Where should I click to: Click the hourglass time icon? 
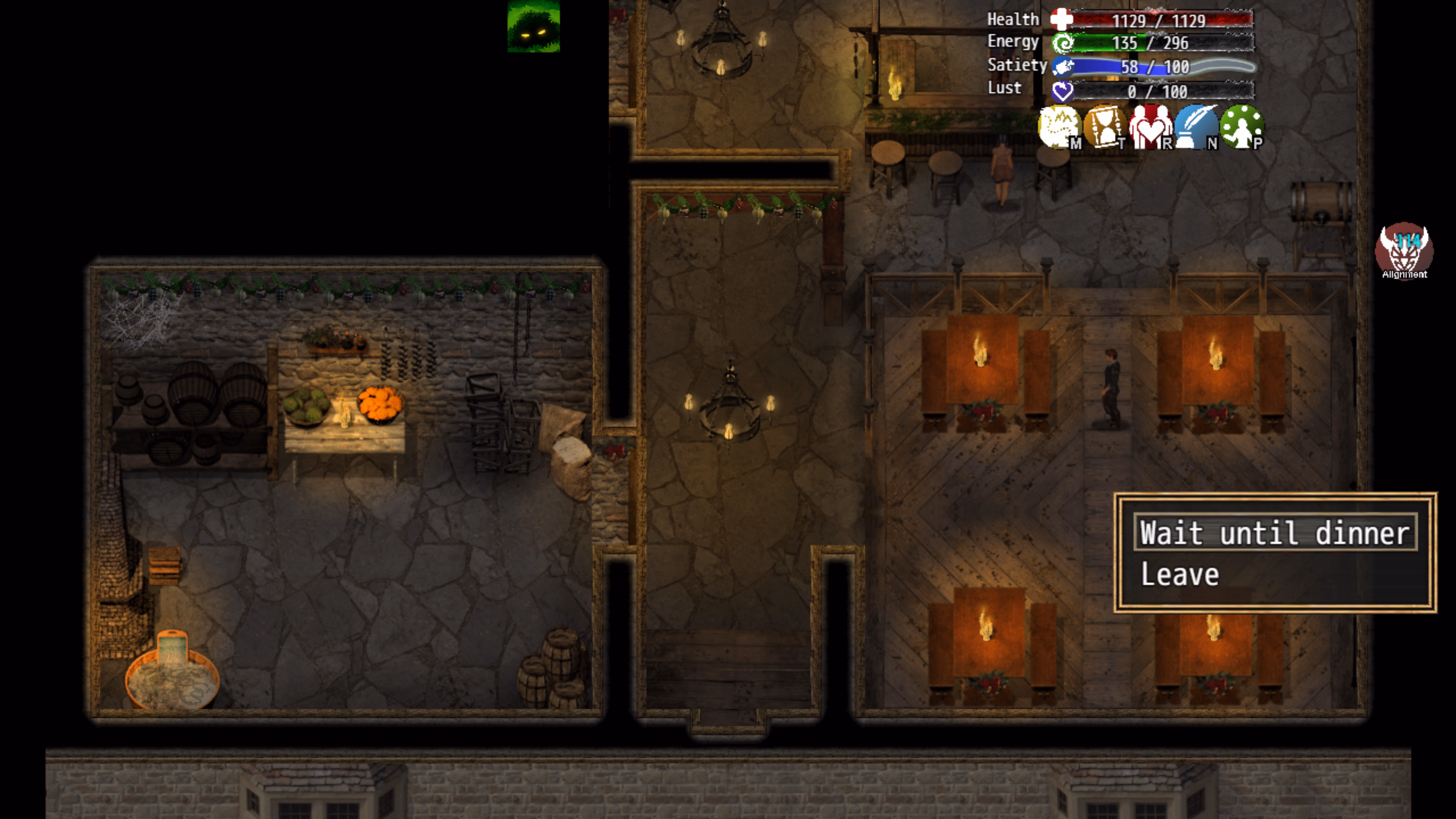1104,127
